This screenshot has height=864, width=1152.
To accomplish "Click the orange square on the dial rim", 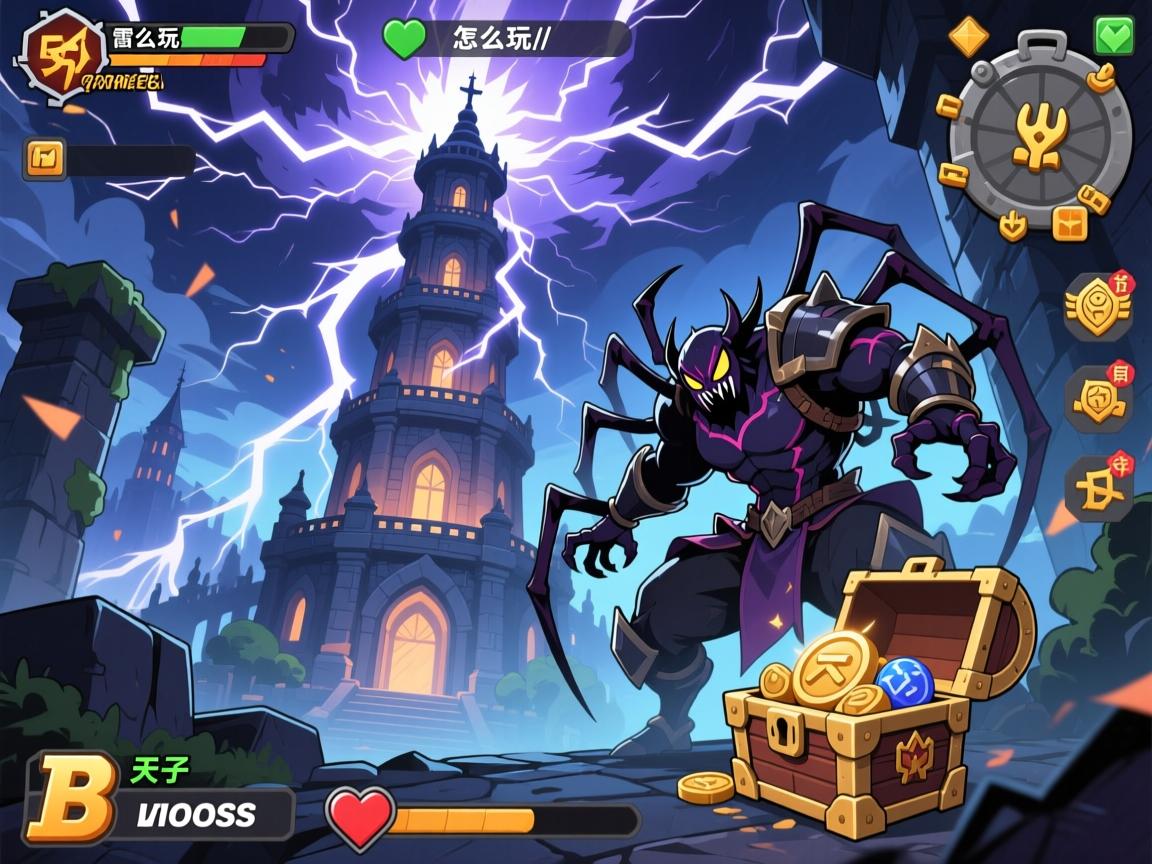I will coord(1069,223).
